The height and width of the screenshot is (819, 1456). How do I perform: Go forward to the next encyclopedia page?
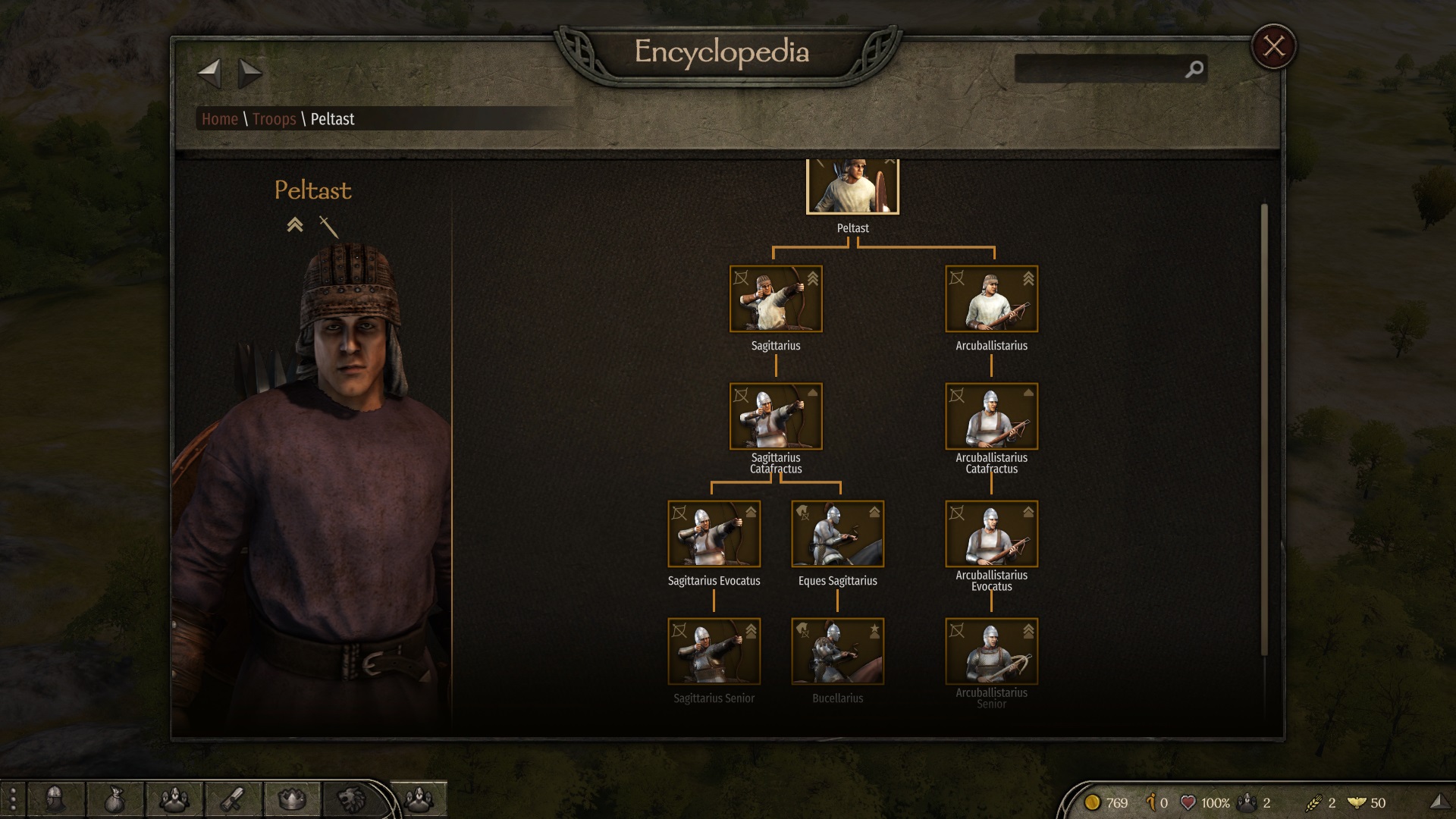point(249,74)
